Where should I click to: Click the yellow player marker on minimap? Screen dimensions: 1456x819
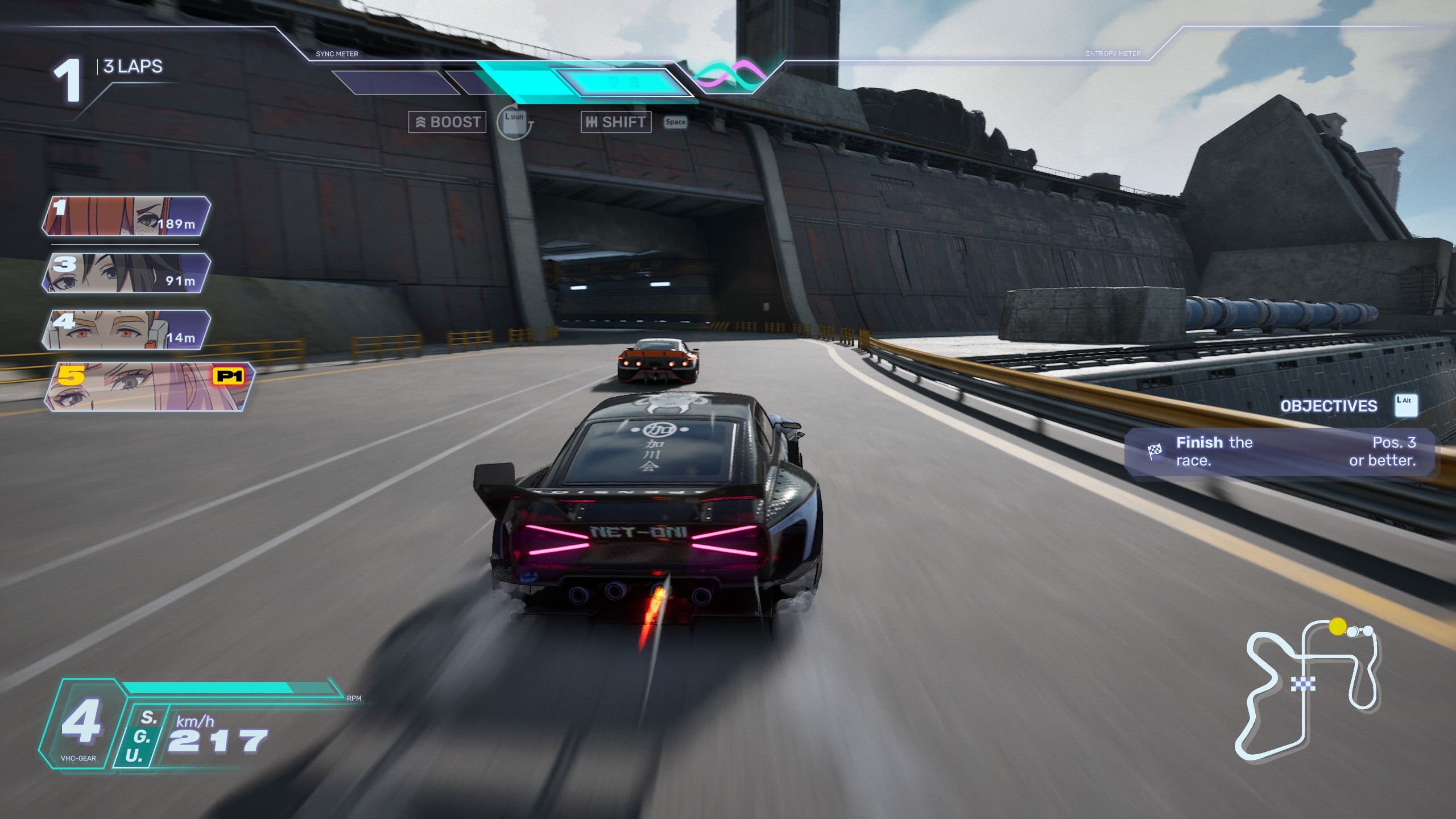click(1338, 627)
